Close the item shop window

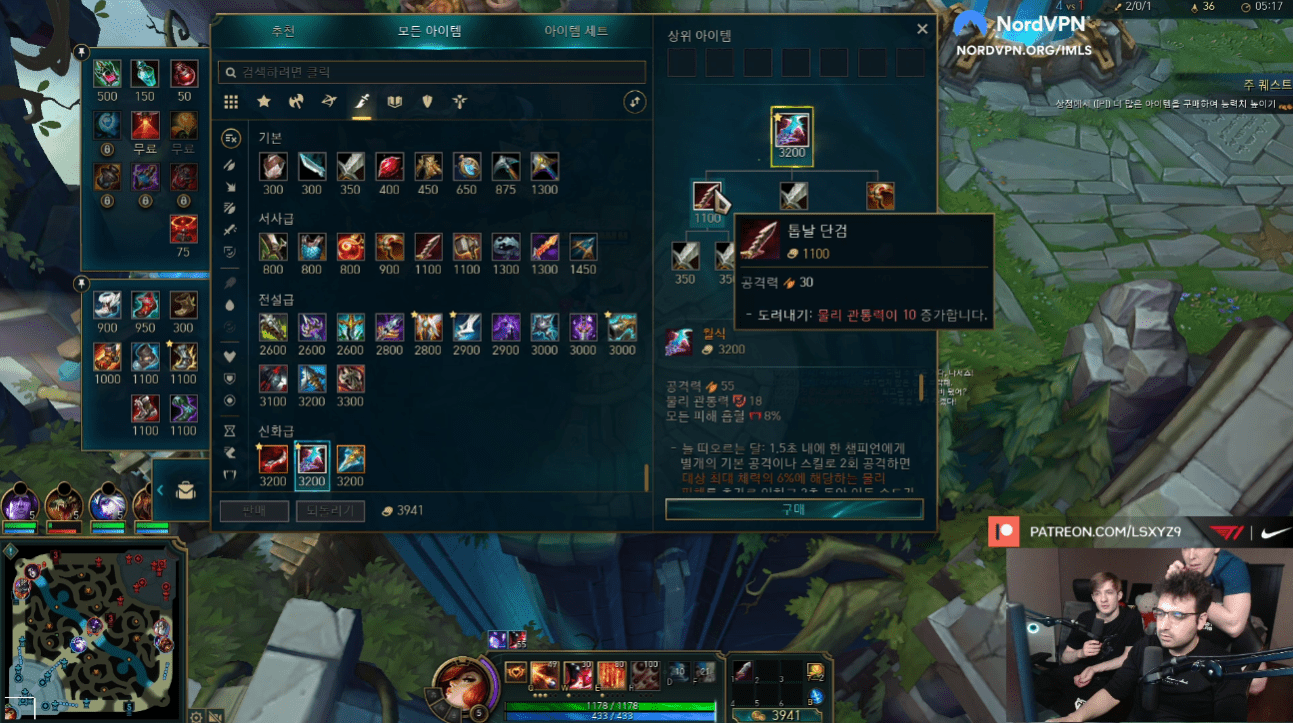(922, 30)
